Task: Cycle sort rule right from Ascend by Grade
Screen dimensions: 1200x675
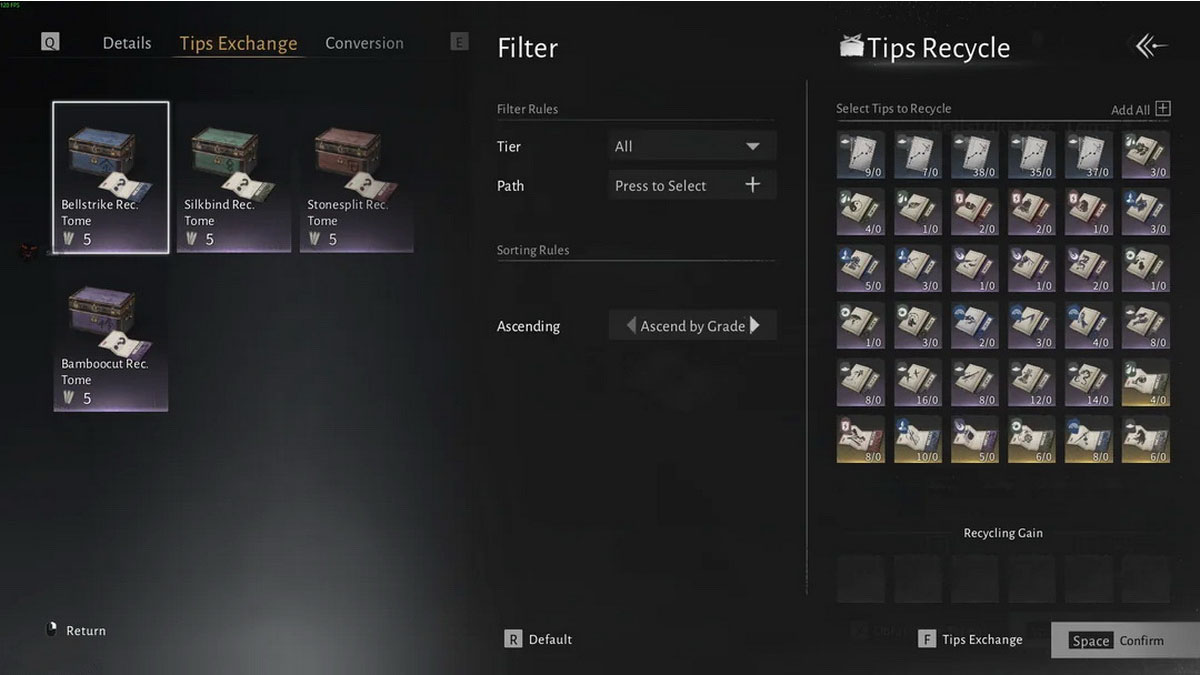Action: point(755,325)
